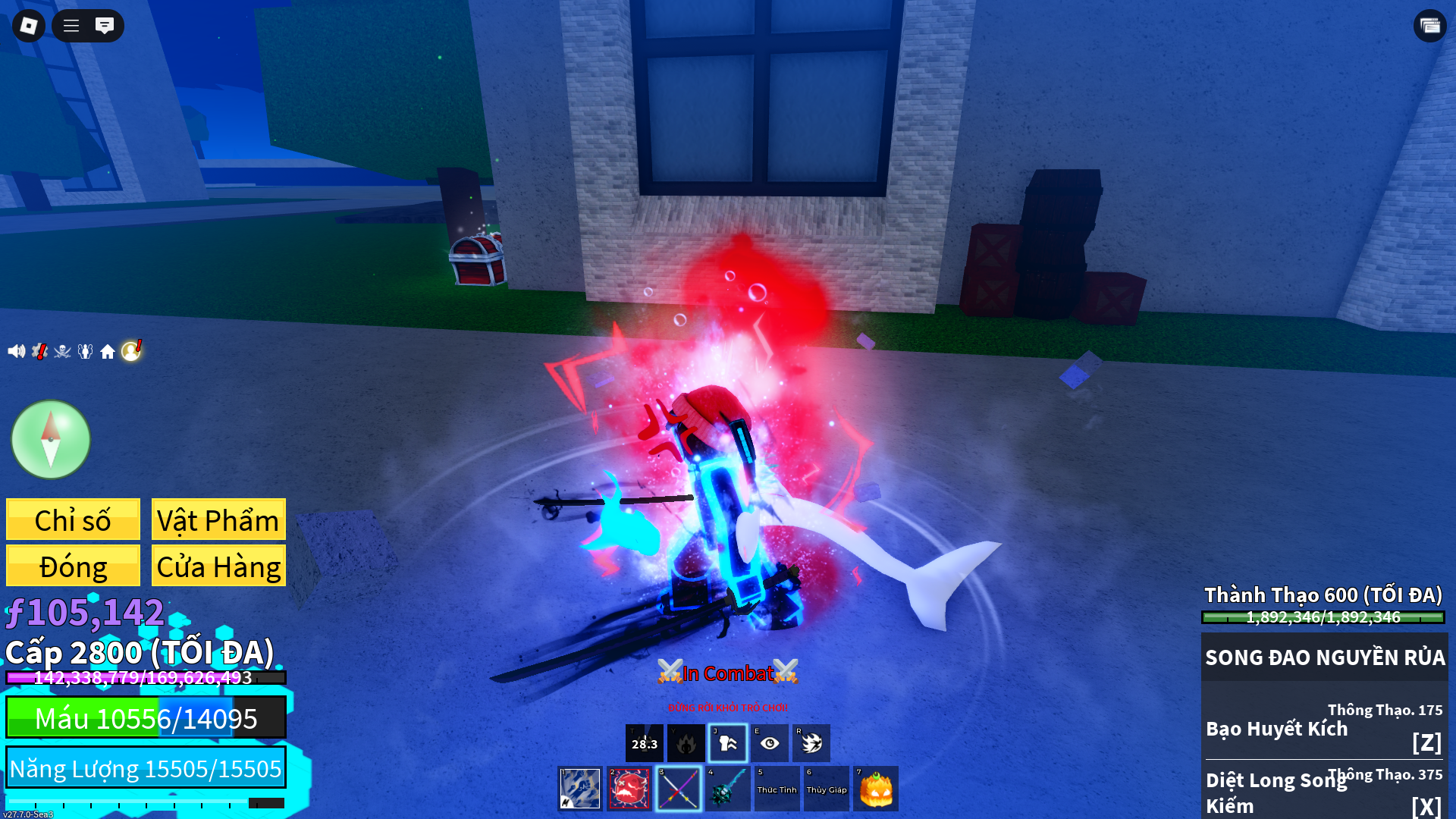Open the glowing gold profile icon
Viewport: 1456px width, 819px height.
(131, 350)
